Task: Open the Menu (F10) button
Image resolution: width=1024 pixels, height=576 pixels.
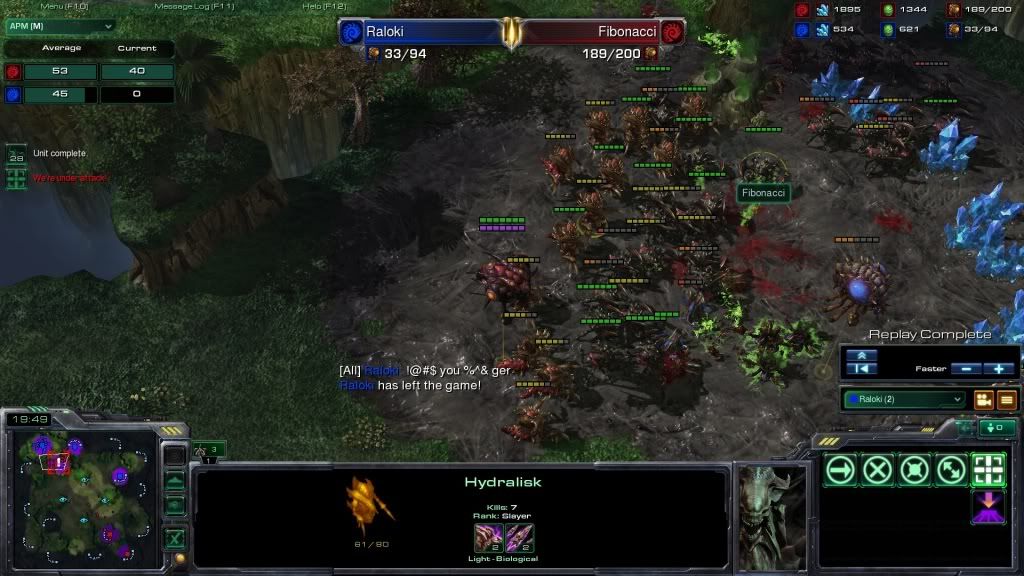Action: coord(62,6)
